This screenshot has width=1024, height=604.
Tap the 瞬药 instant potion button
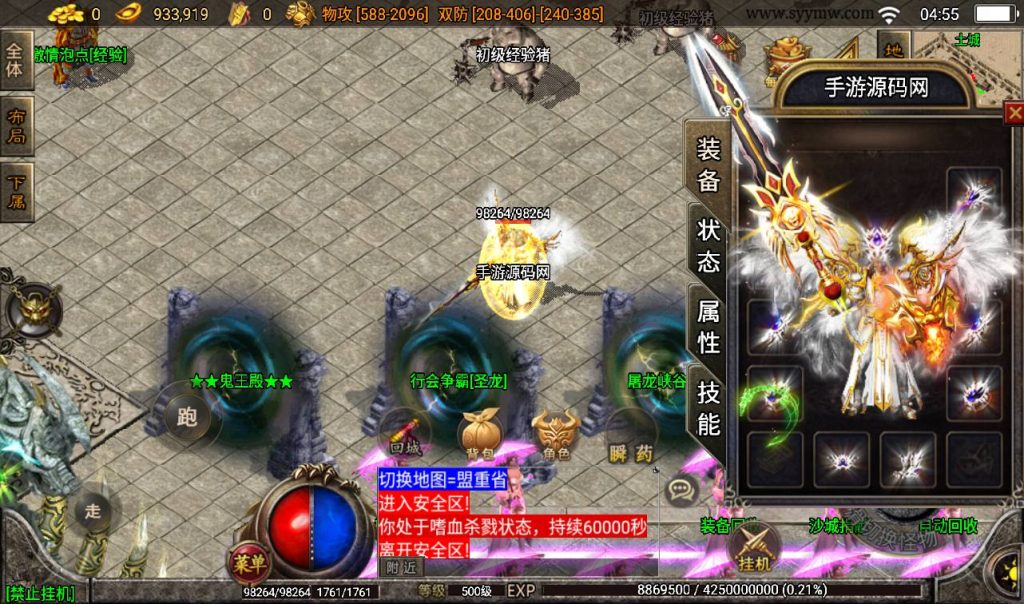630,438
